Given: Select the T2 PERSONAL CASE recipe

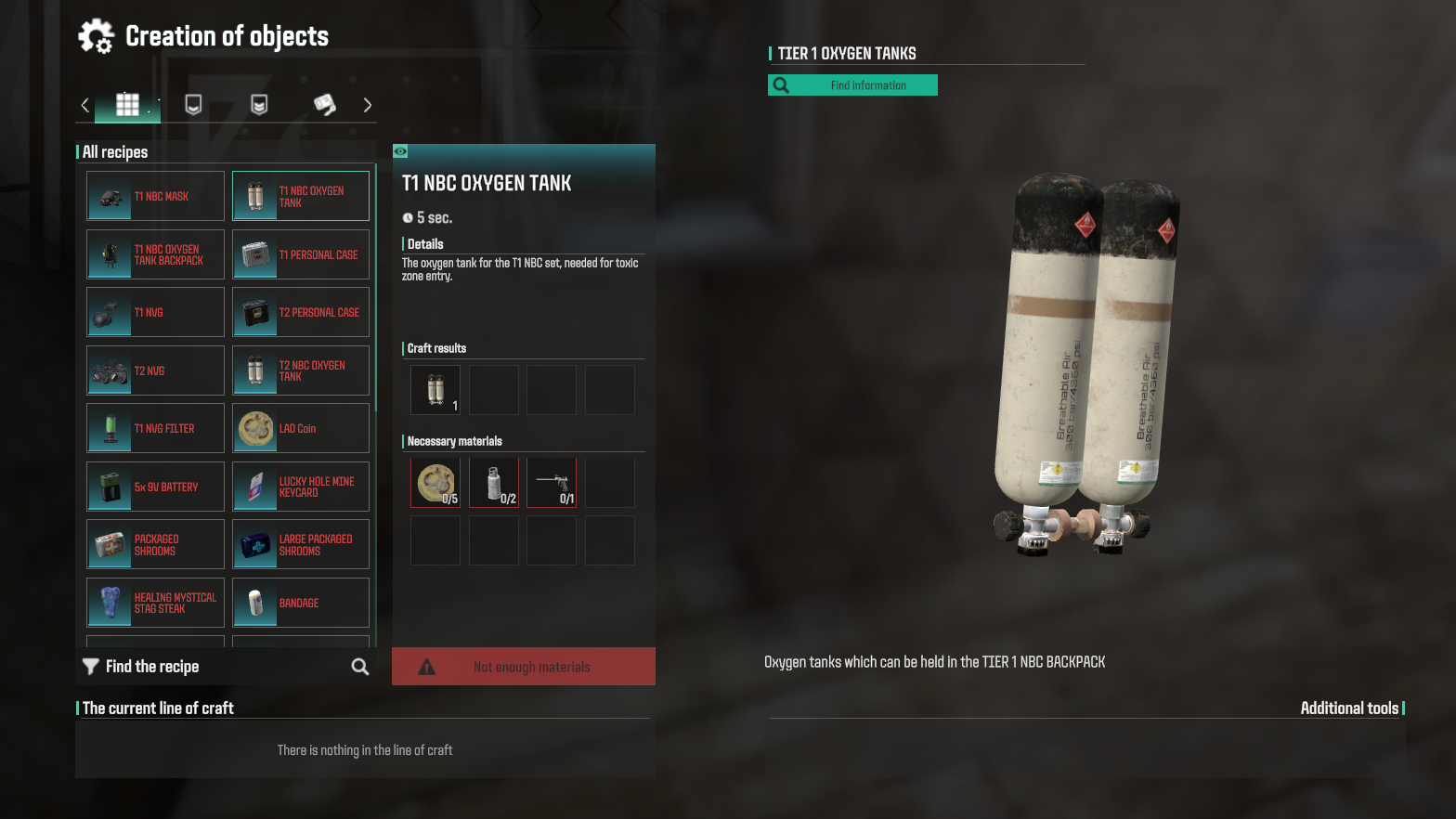Looking at the screenshot, I should tap(301, 313).
